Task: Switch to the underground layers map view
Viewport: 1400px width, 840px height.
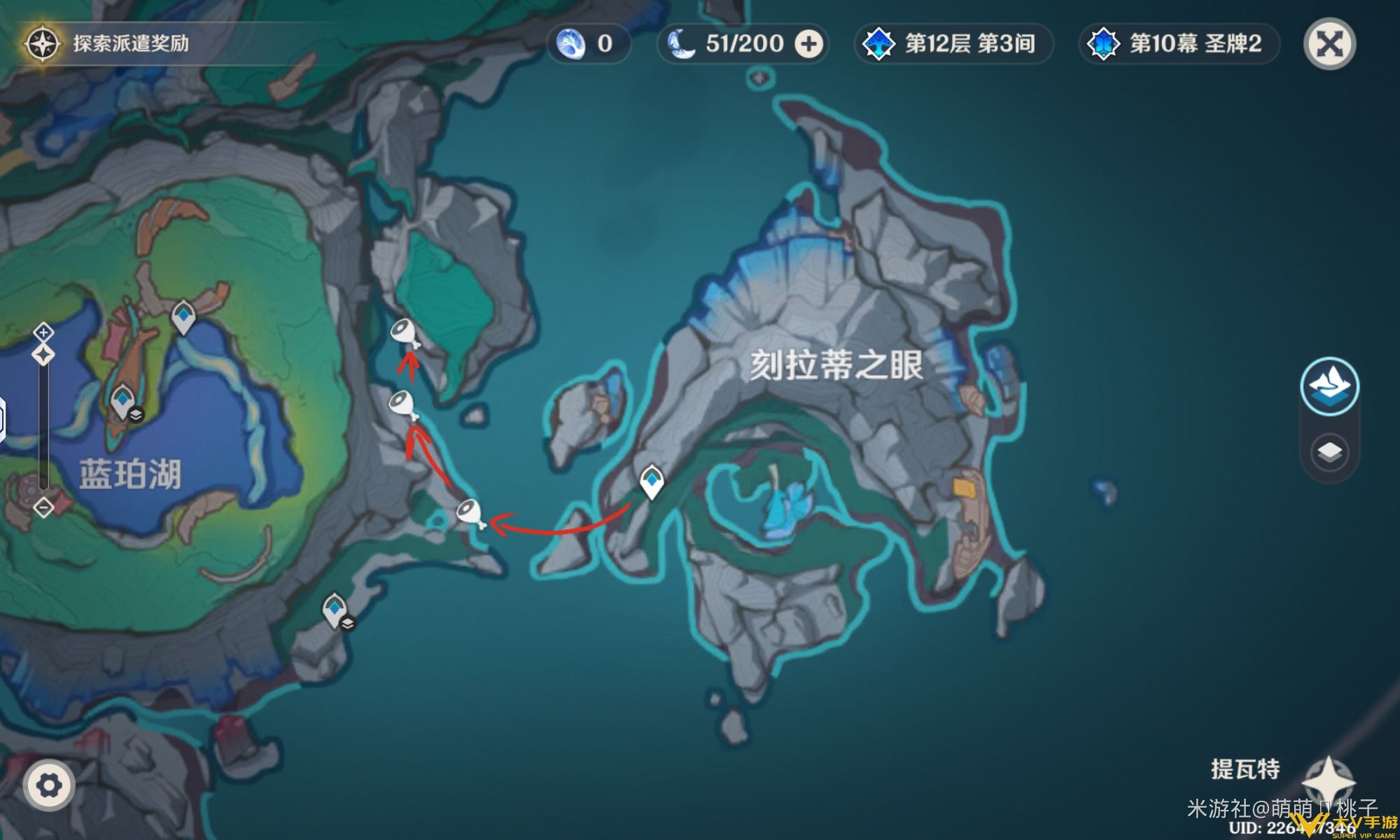Action: (1329, 452)
